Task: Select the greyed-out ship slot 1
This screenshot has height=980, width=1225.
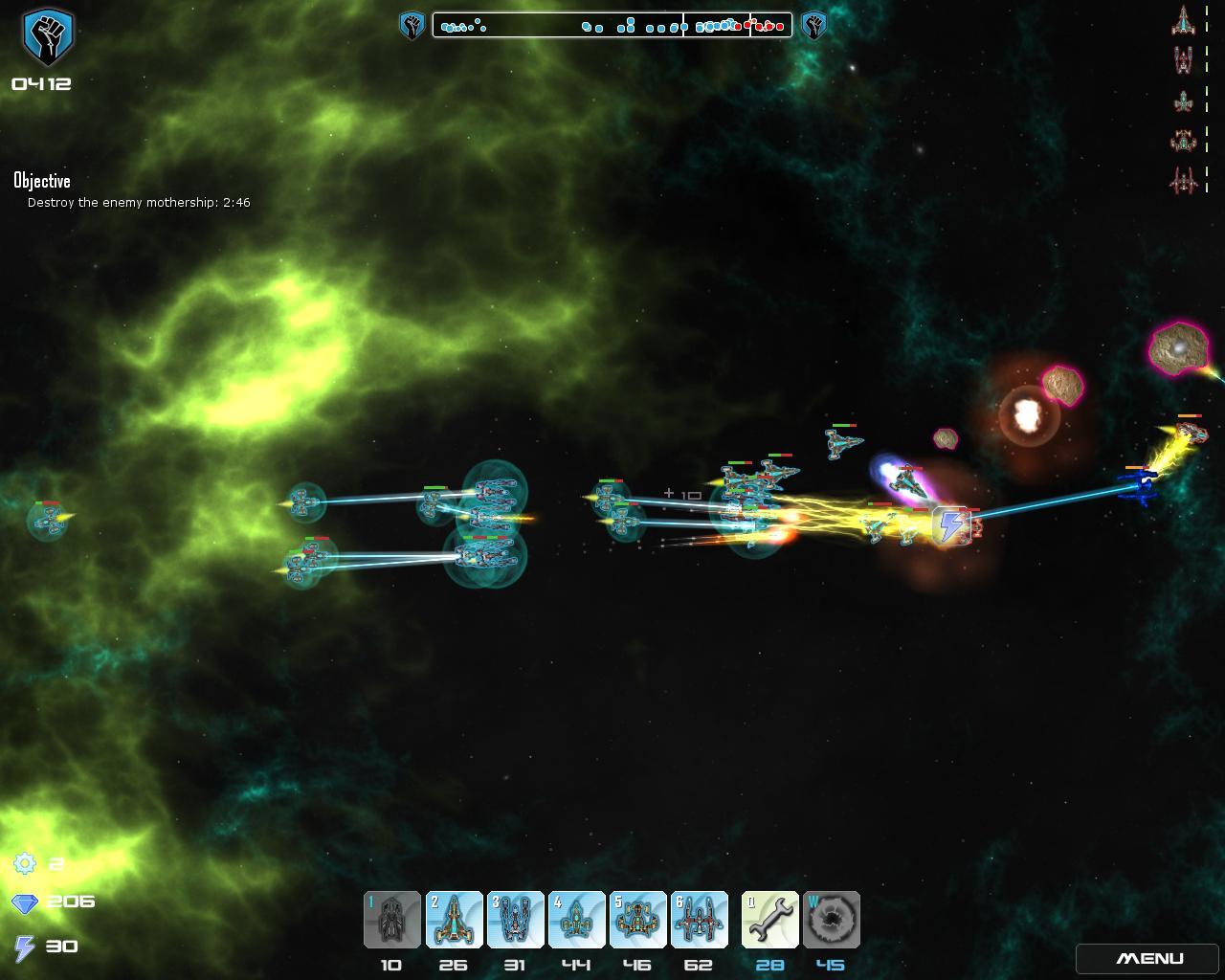Action: pyautogui.click(x=391, y=920)
